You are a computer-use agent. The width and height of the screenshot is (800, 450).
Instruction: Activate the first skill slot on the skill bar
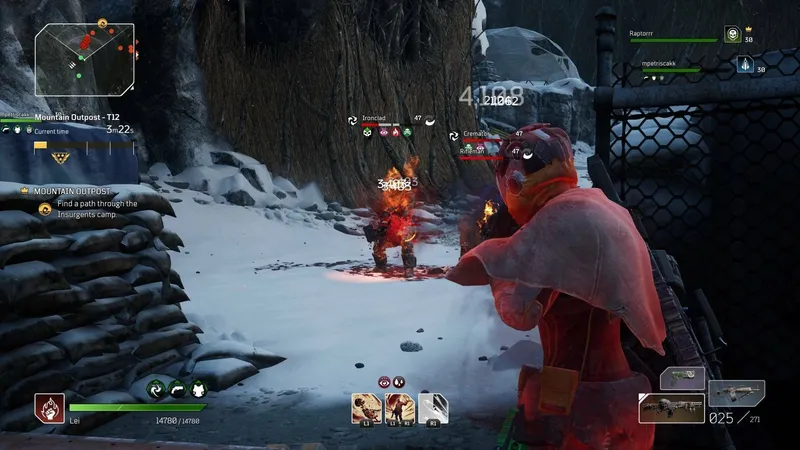point(366,407)
